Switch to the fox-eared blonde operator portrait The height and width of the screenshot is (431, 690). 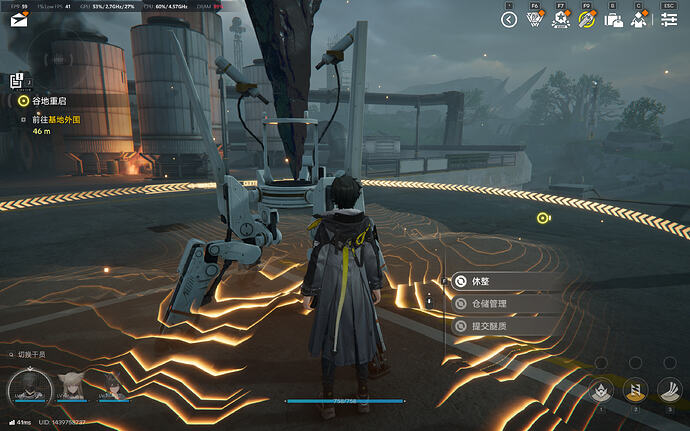(x=72, y=385)
